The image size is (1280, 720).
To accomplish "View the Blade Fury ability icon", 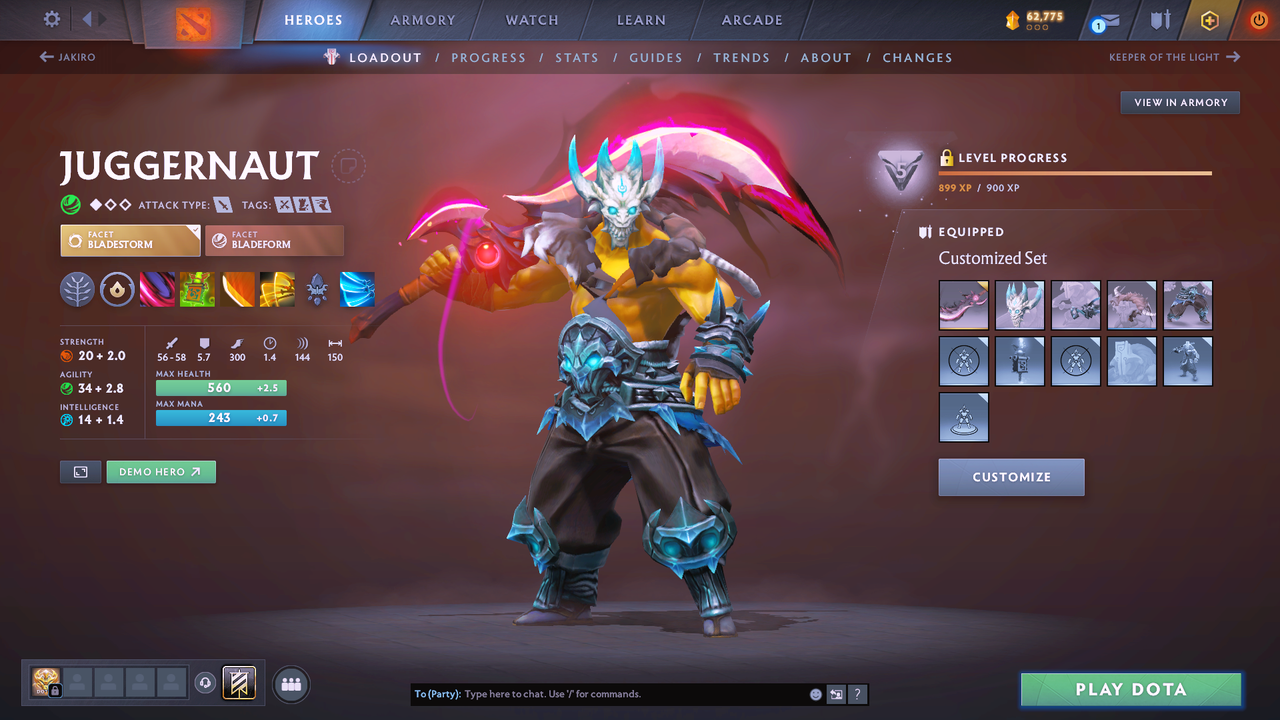I will [157, 290].
